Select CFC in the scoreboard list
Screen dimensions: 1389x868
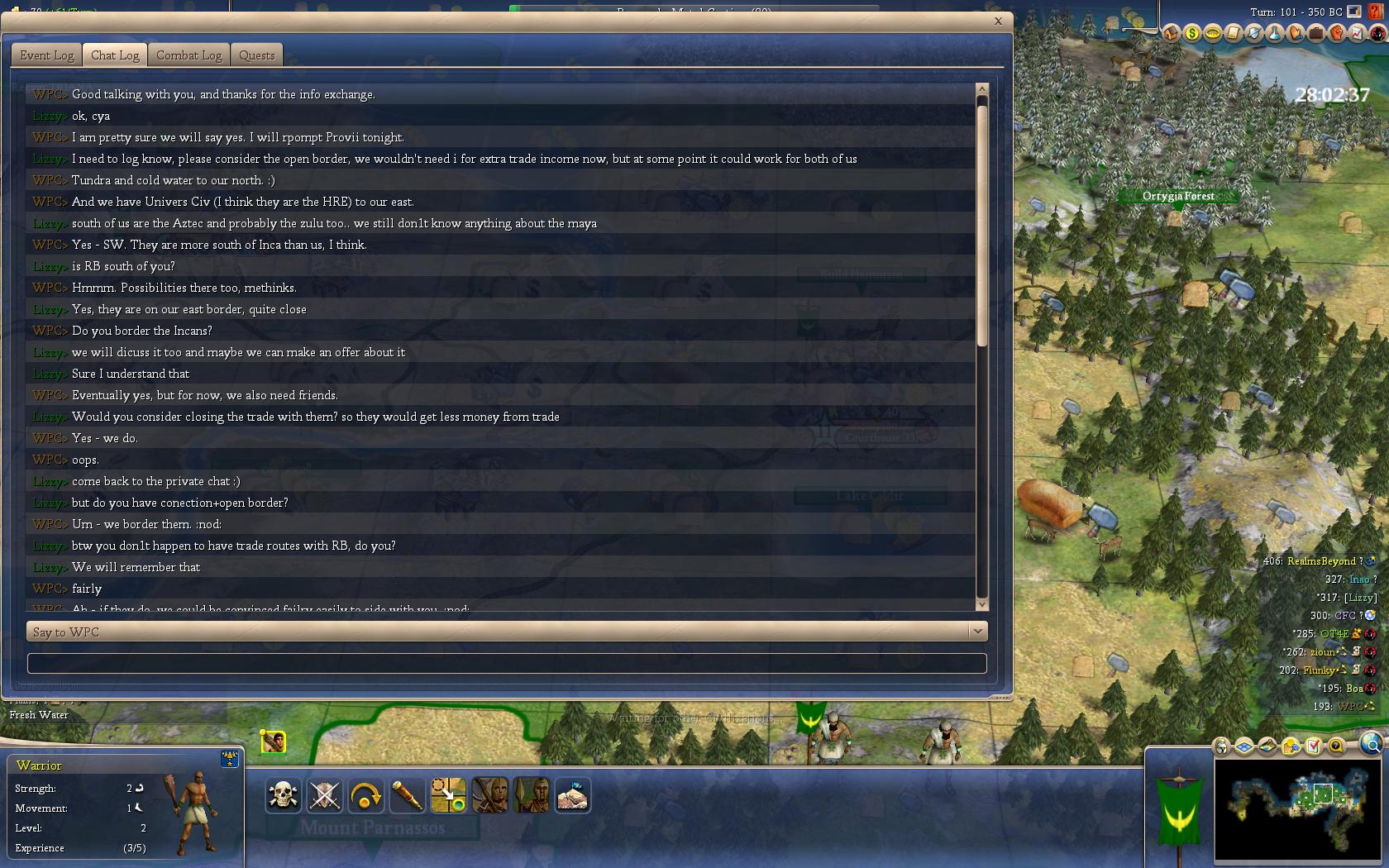[x=1344, y=616]
